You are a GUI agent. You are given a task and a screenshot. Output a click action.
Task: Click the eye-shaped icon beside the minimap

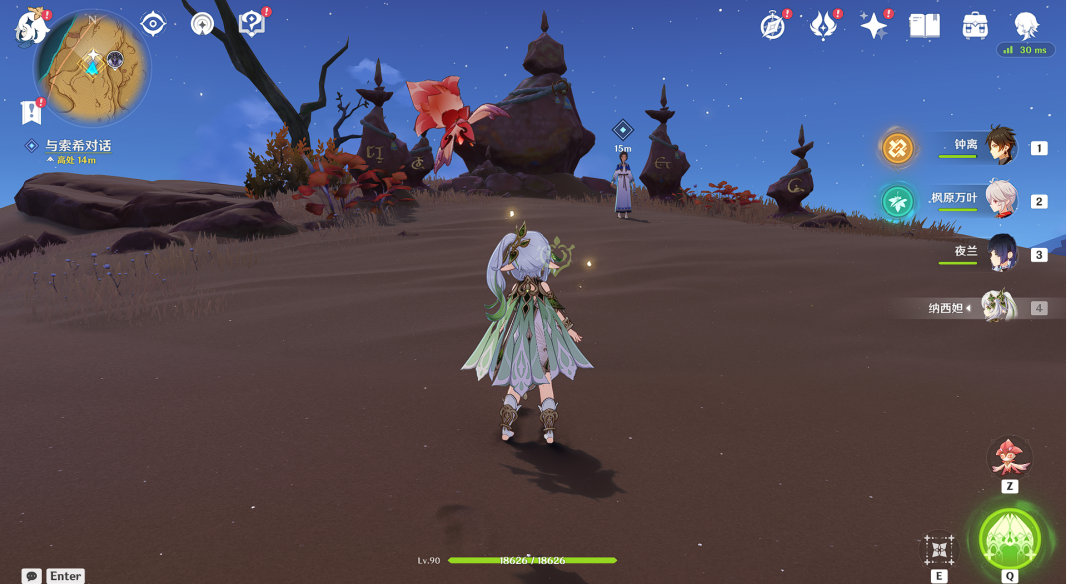coord(153,23)
